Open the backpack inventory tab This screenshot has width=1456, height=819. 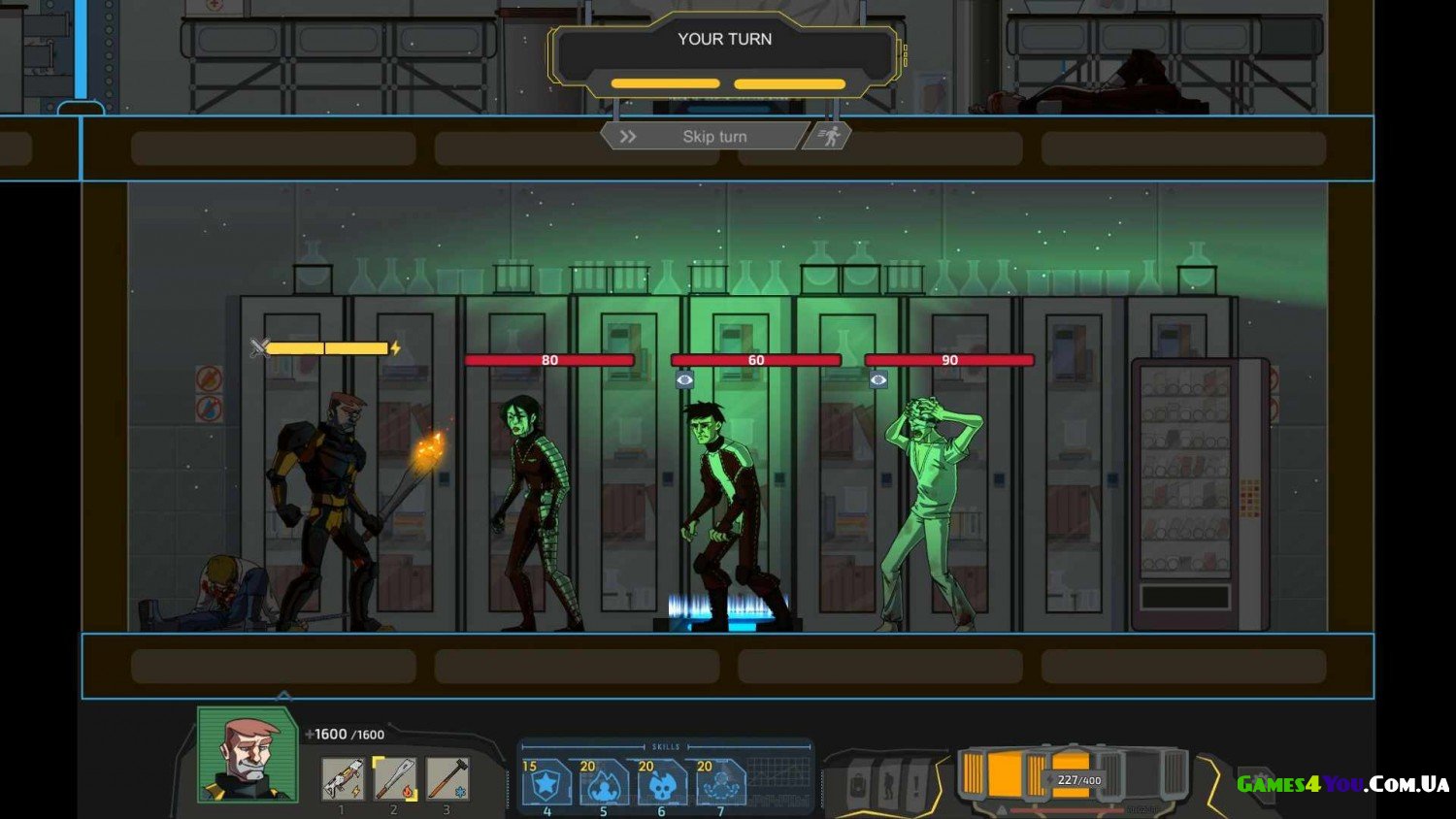tap(858, 785)
